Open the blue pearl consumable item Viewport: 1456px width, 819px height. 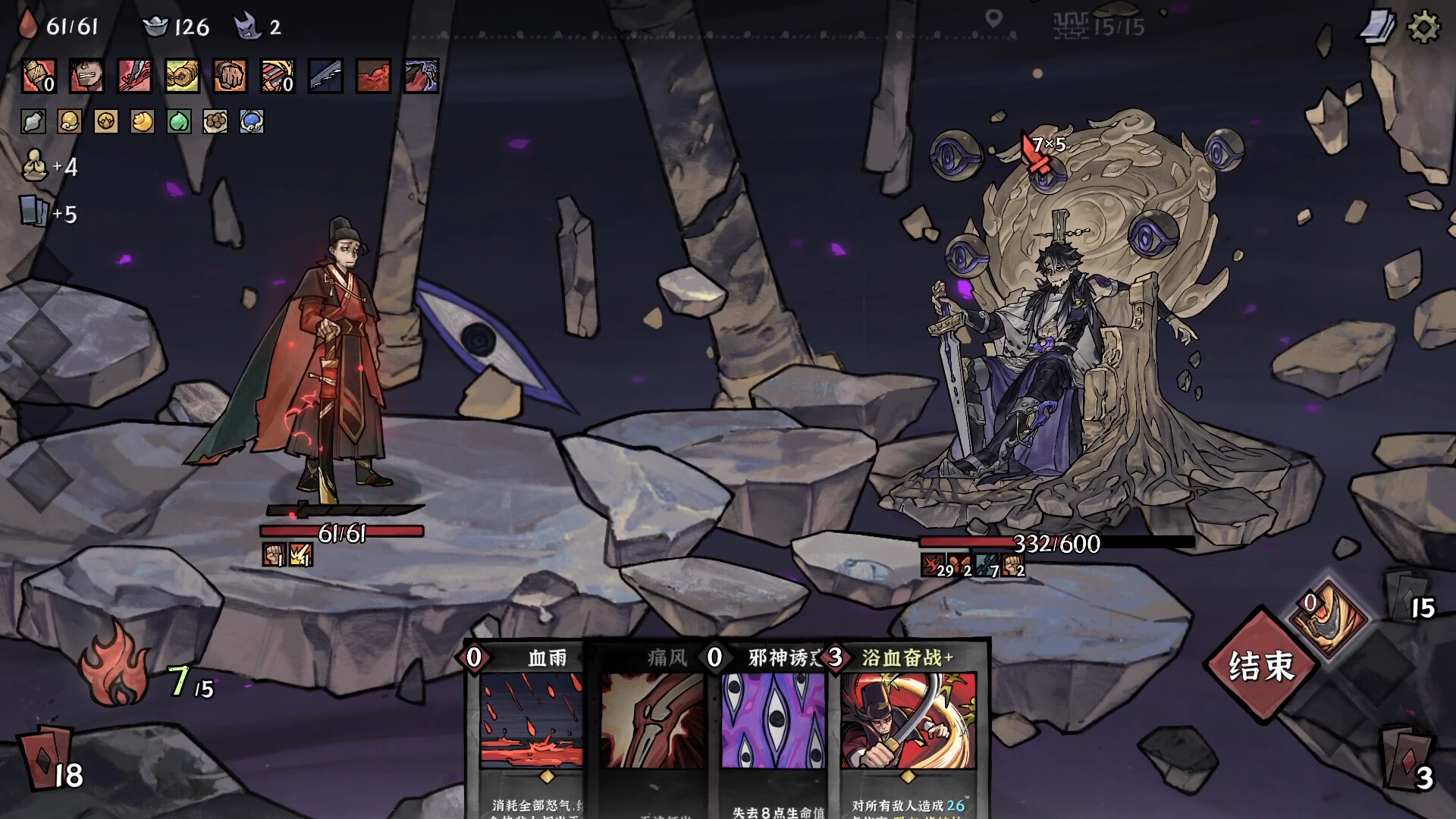250,122
